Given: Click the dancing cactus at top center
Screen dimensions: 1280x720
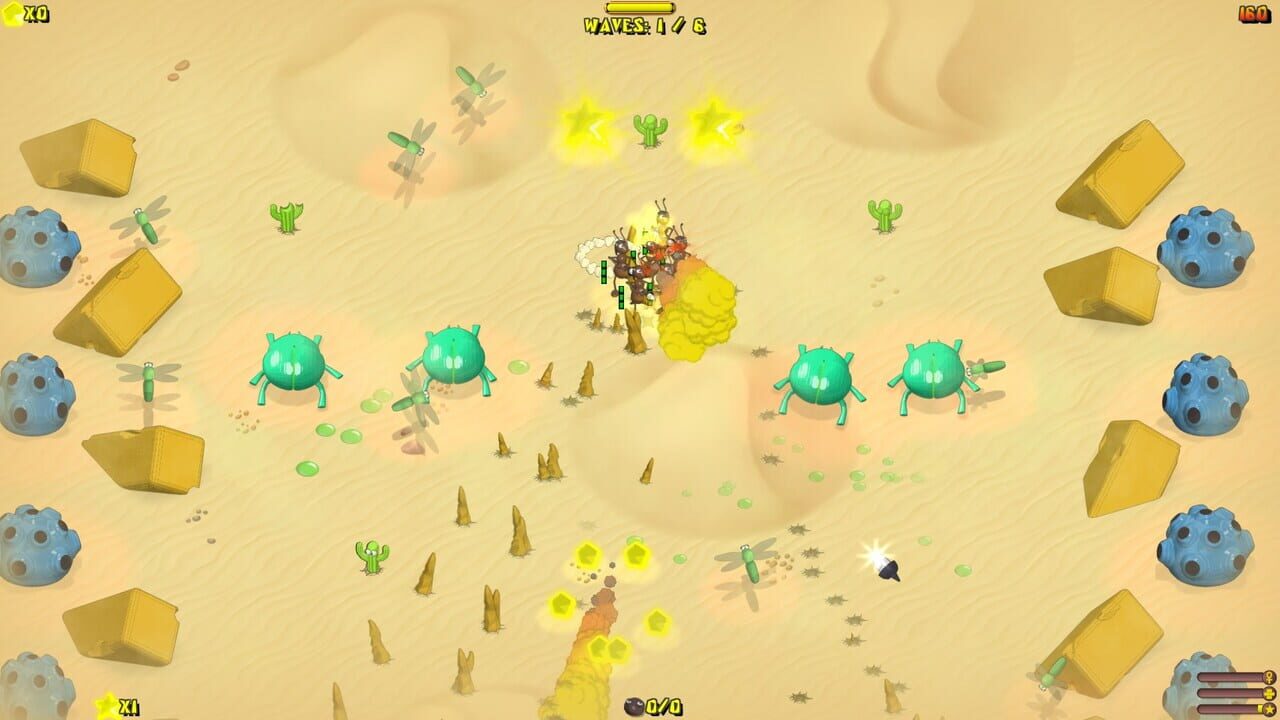Looking at the screenshot, I should pos(652,128).
